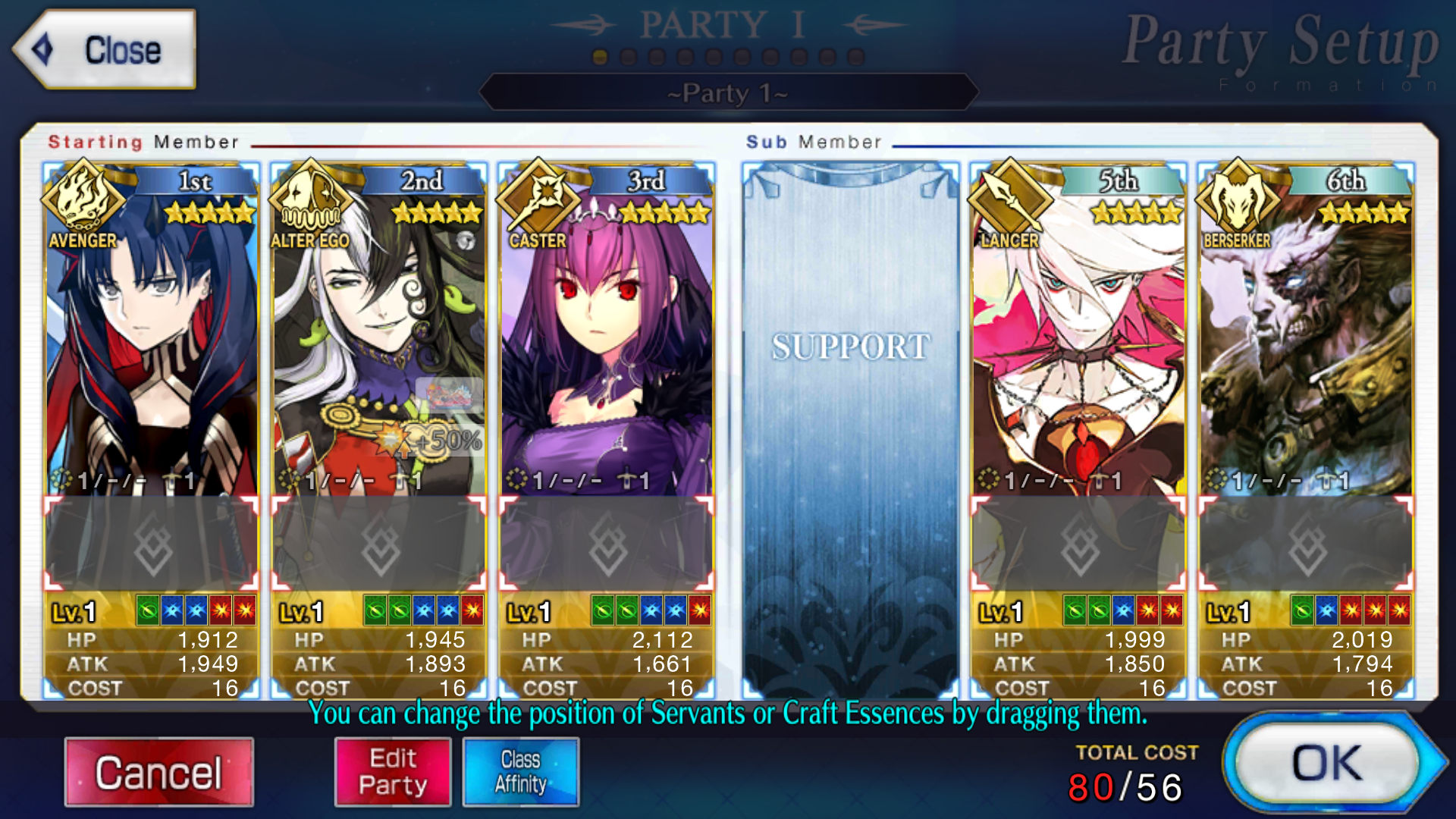Screen dimensions: 1456x819
Task: Open the Class Affinity chart
Action: point(521,771)
